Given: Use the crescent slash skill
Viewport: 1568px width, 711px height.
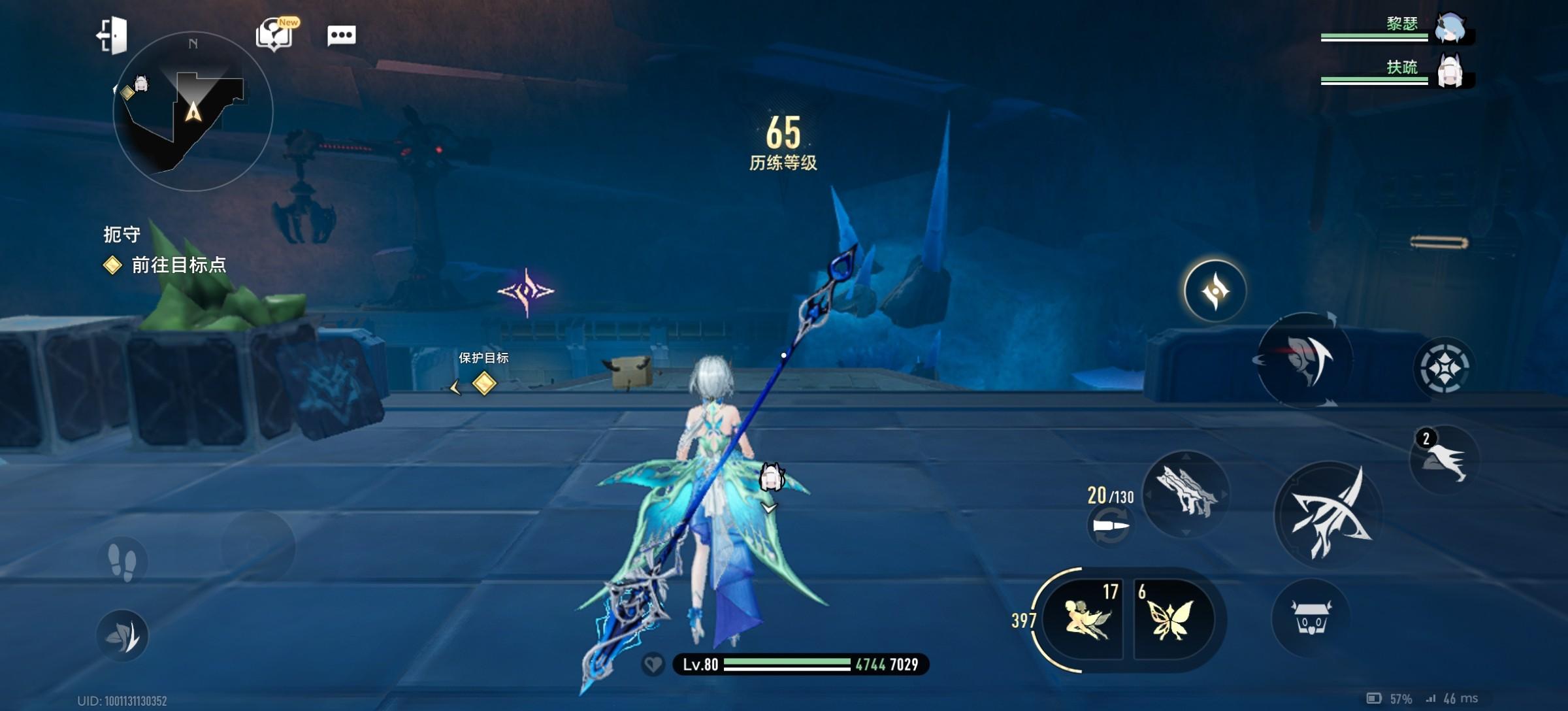Looking at the screenshot, I should [1304, 360].
